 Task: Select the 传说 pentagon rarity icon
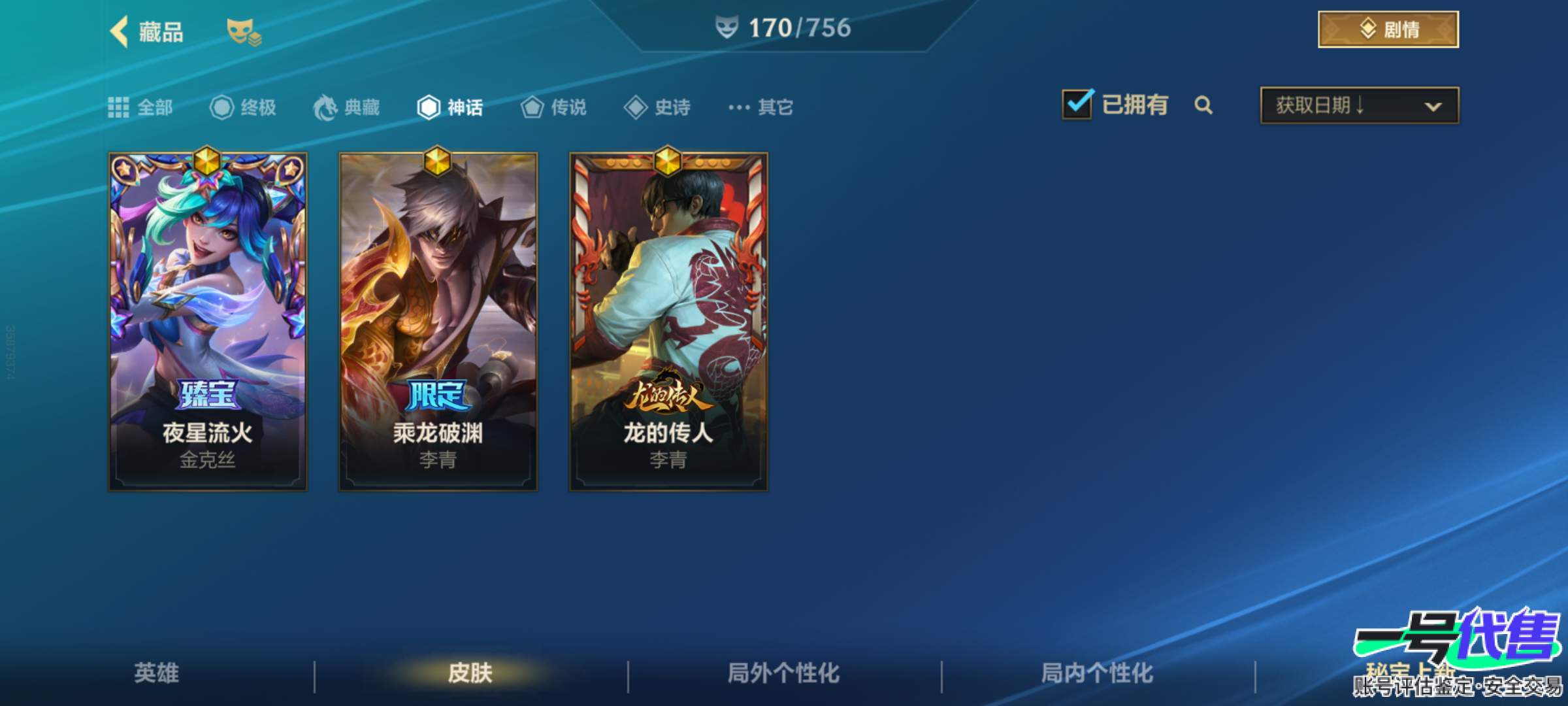(532, 108)
